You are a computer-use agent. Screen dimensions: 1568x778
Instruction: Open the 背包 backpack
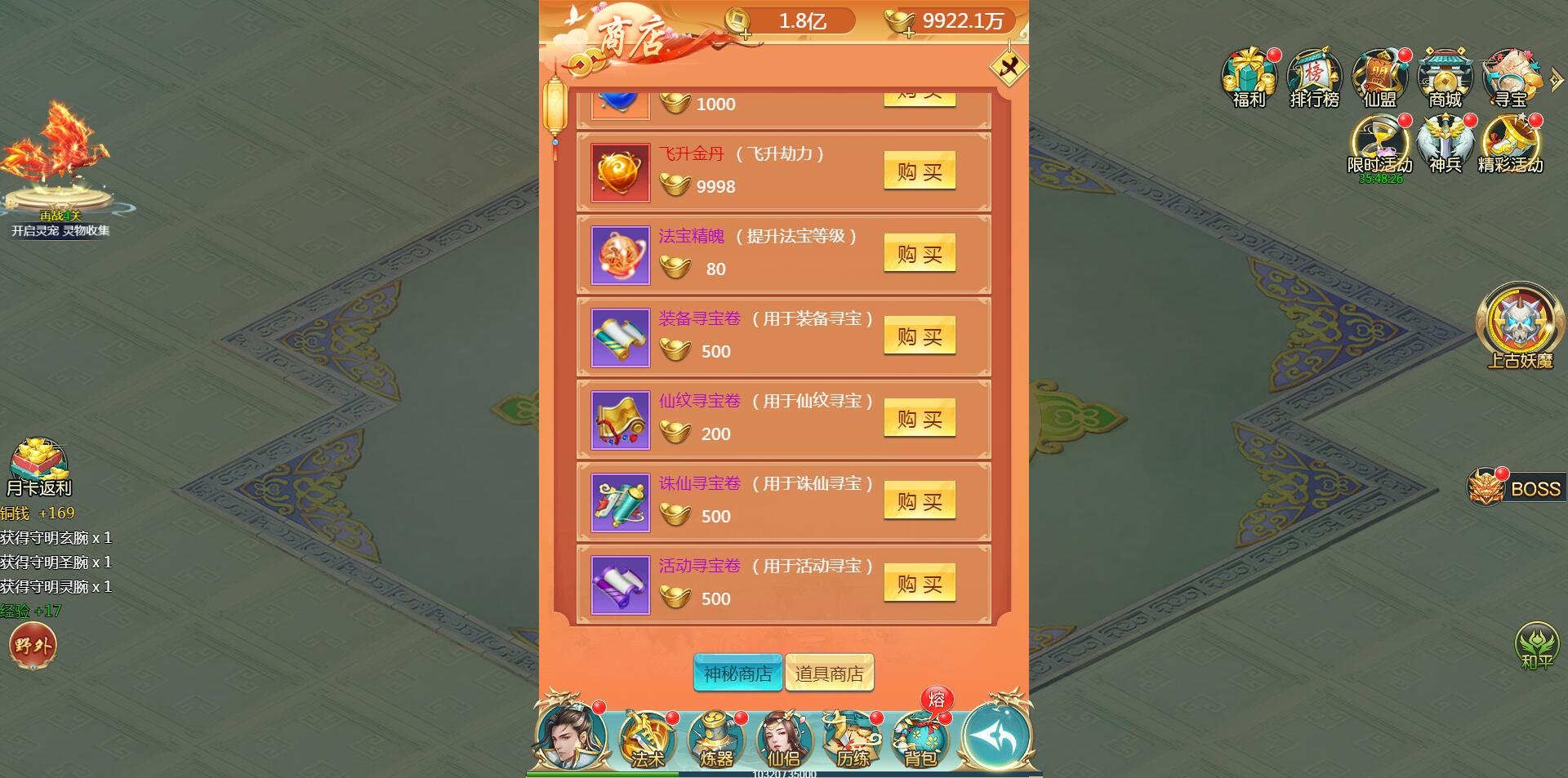tap(921, 739)
